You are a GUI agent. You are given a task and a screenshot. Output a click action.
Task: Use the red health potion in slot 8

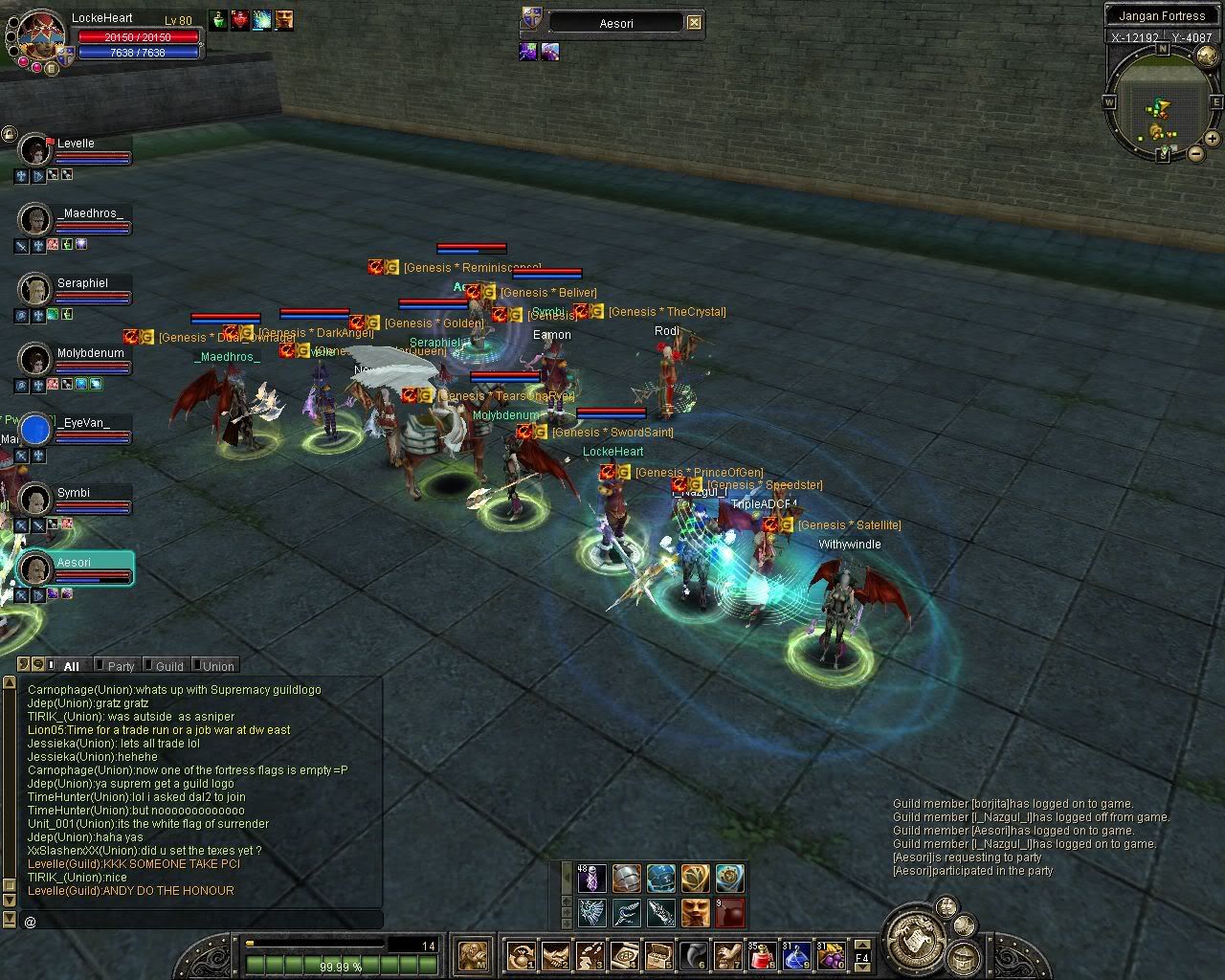tap(762, 955)
